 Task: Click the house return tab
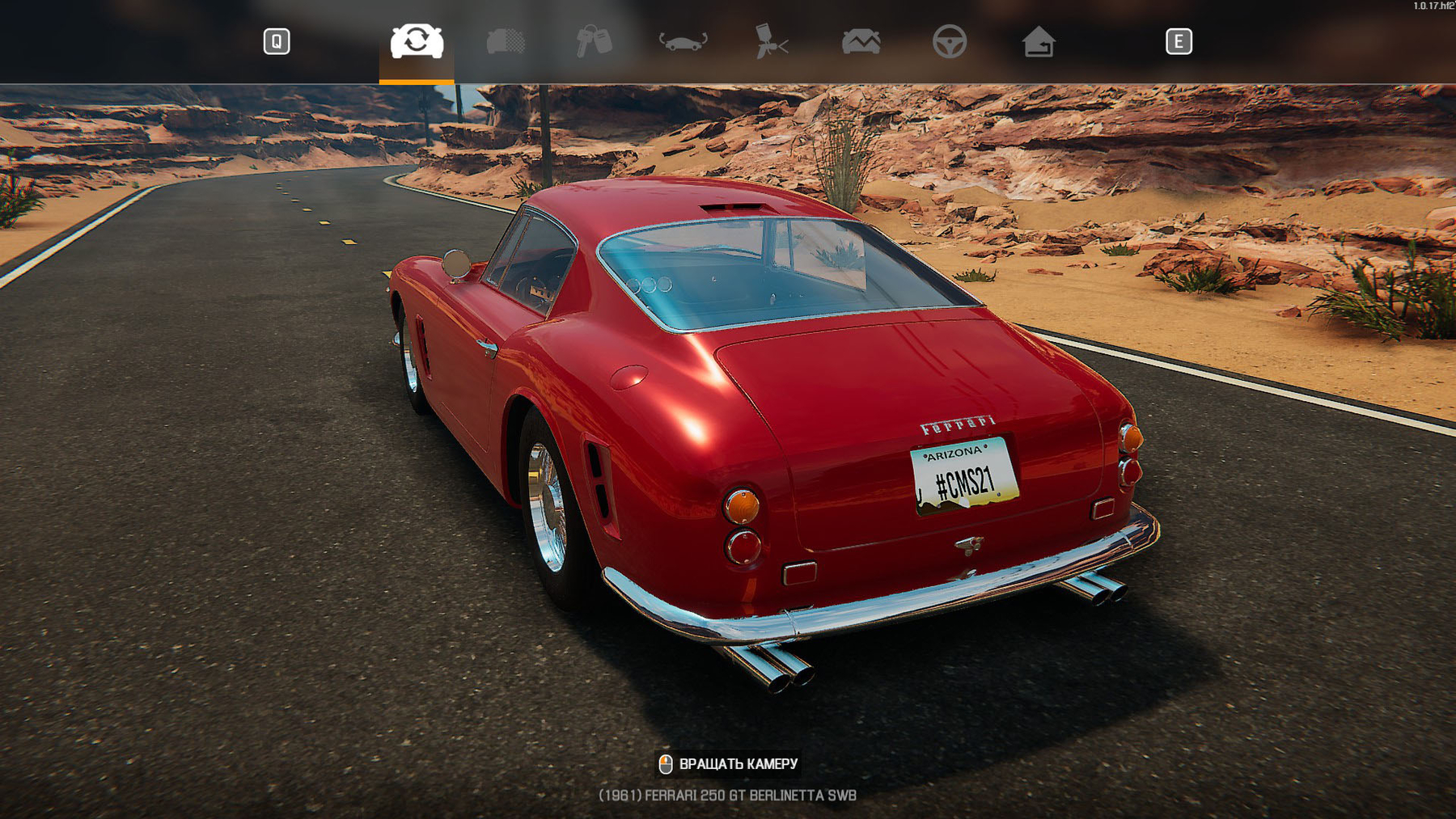point(1039,41)
